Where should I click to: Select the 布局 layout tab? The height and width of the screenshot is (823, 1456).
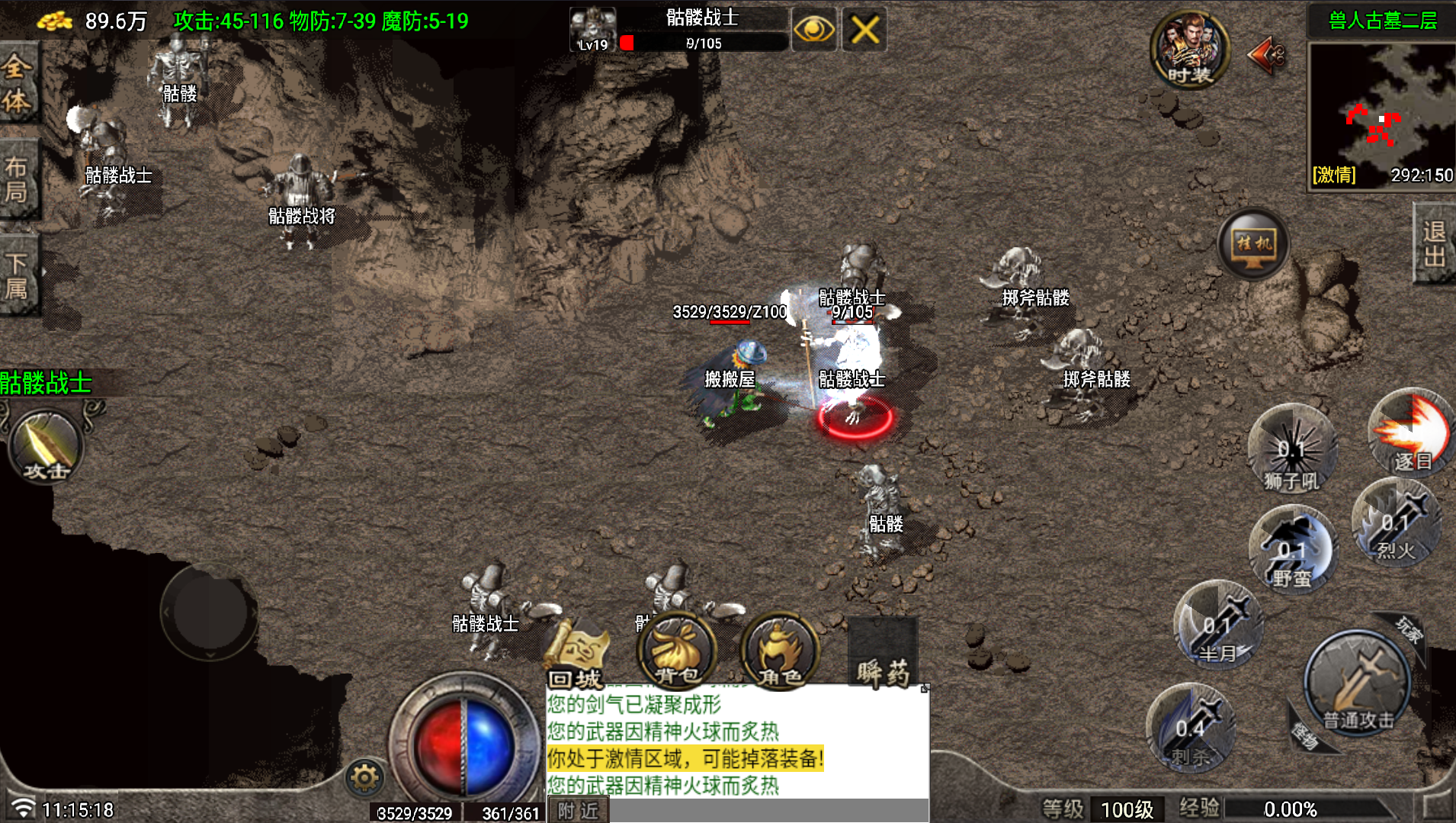tap(17, 178)
